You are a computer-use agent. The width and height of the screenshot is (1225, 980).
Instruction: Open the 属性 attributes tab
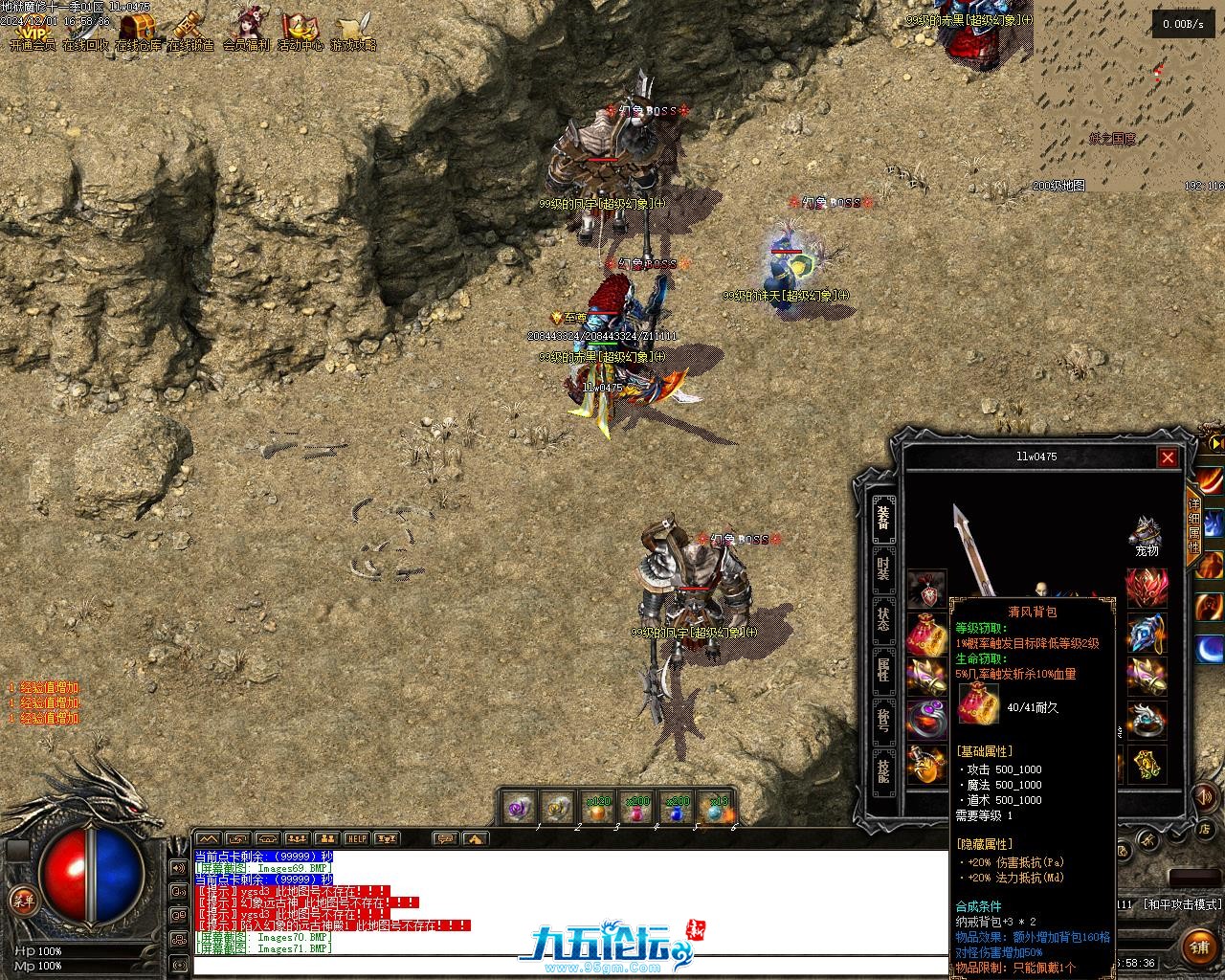coord(883,669)
